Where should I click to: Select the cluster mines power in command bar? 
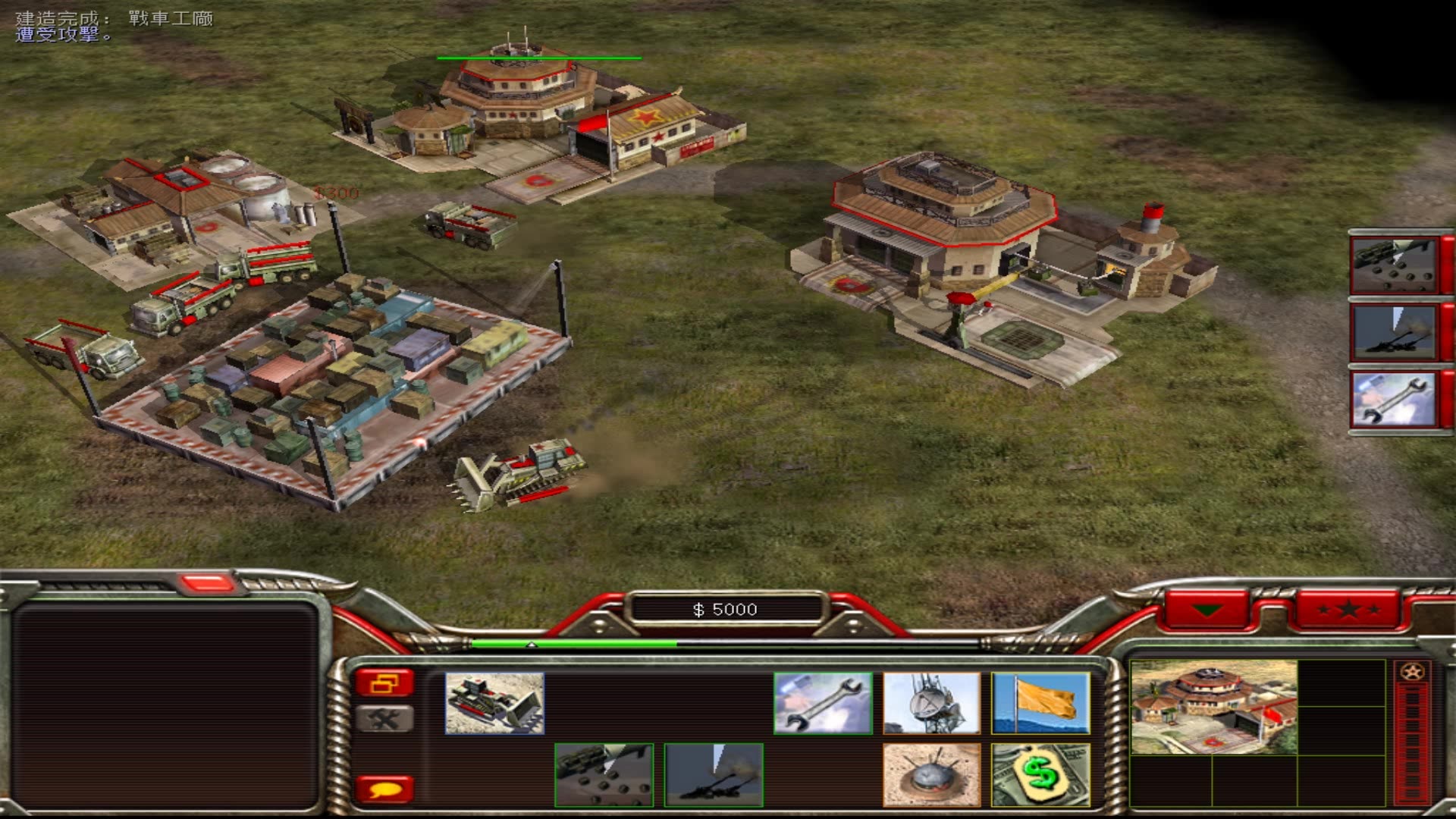pos(604,774)
